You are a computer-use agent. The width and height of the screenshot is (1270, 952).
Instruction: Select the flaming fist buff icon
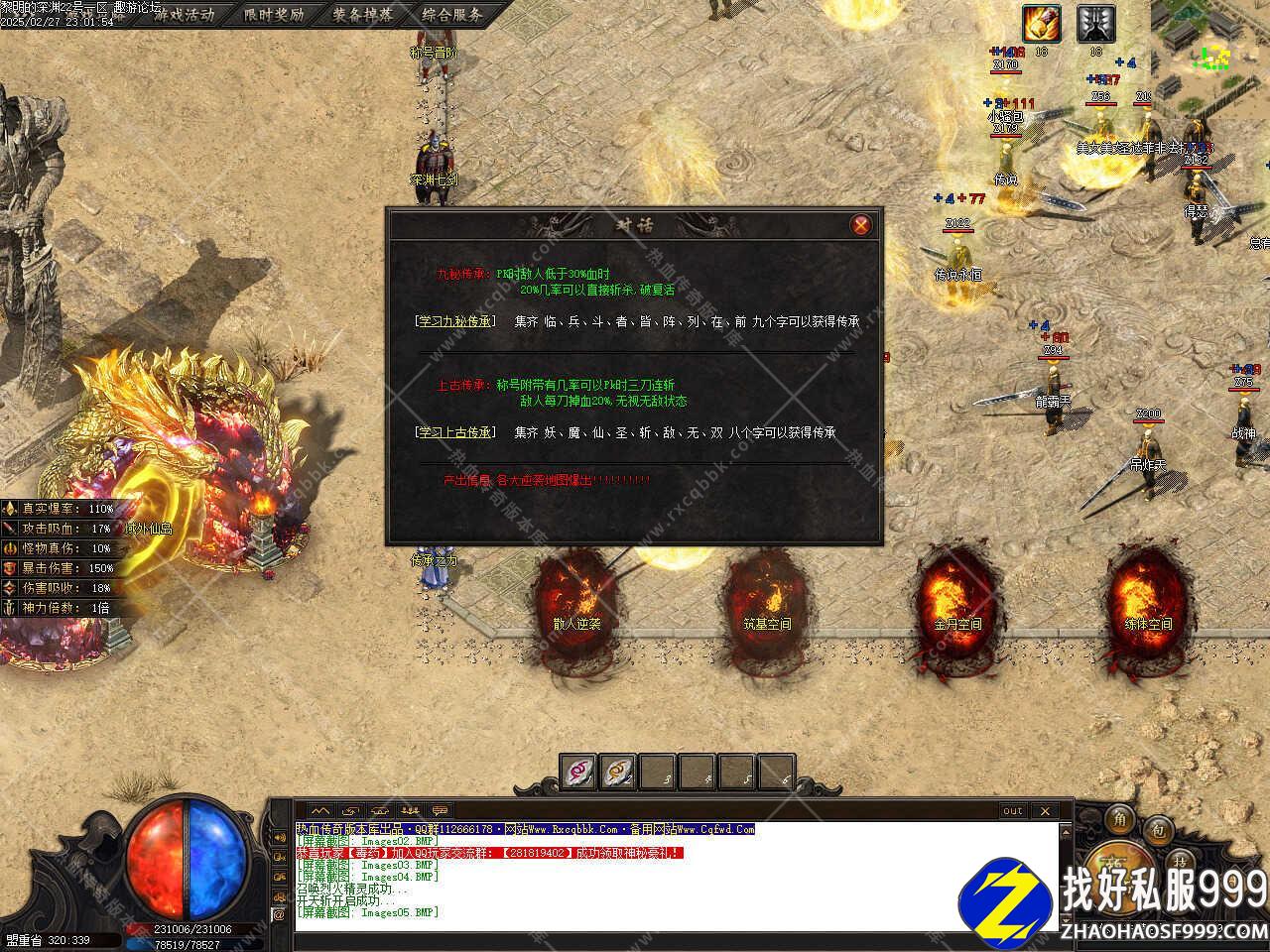(1042, 24)
